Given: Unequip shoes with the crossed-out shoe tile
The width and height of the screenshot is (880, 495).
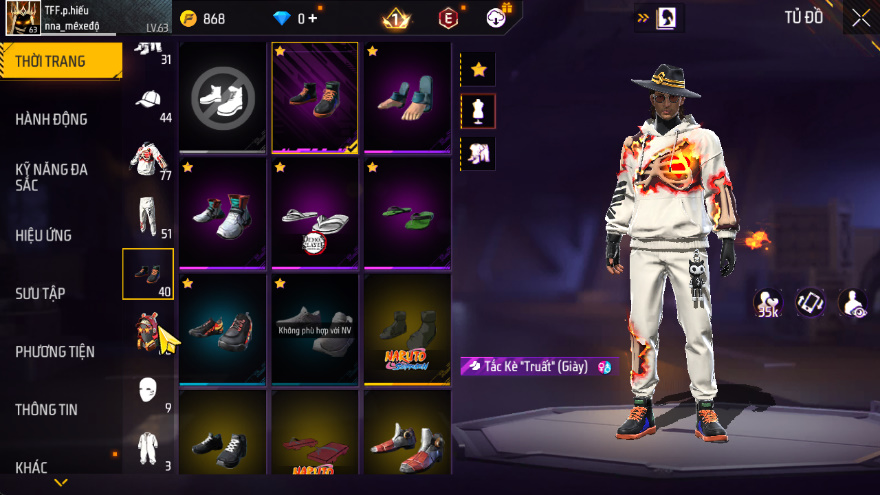Looking at the screenshot, I should (x=223, y=97).
